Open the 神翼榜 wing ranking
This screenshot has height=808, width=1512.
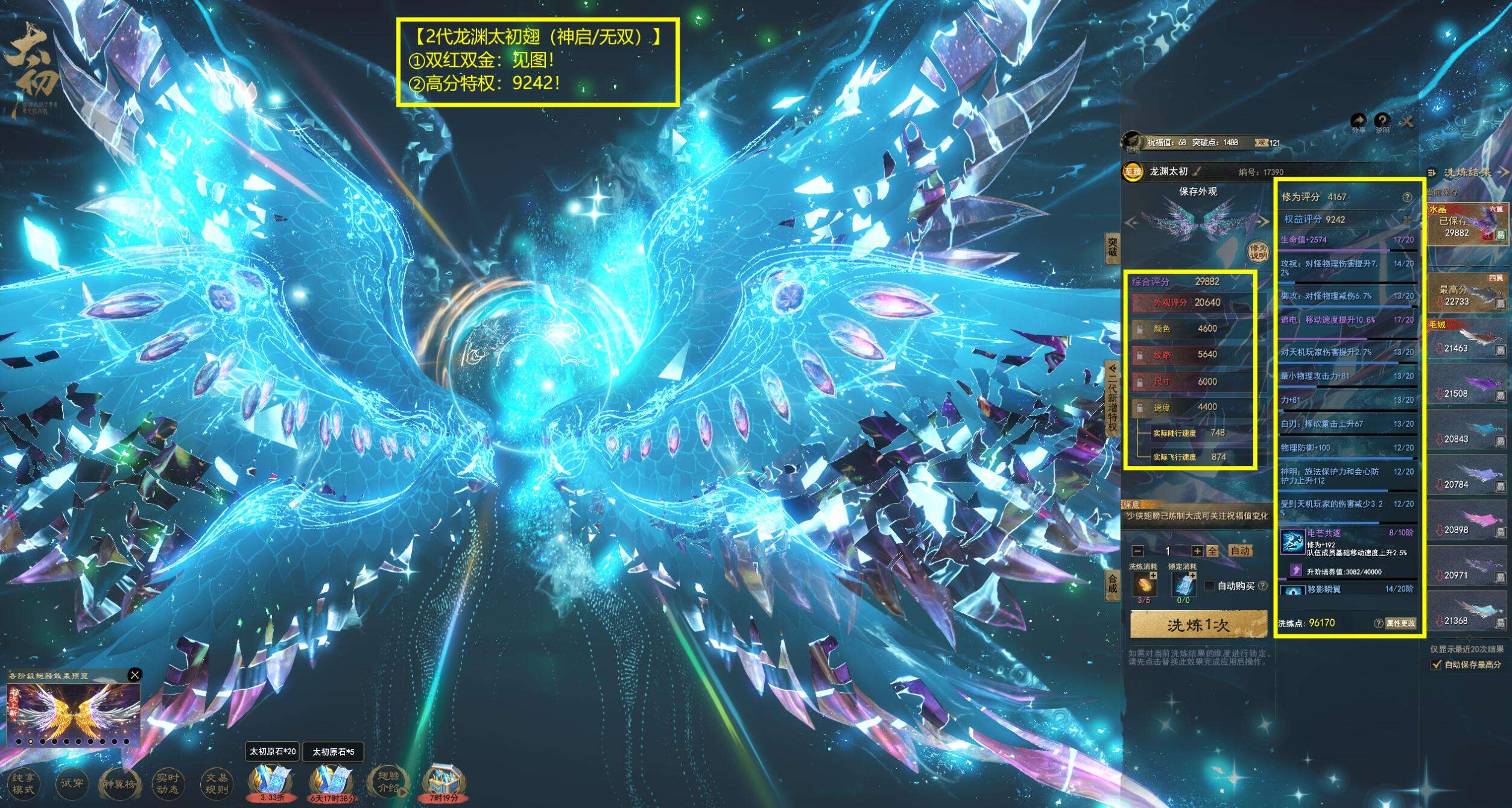coord(120,783)
